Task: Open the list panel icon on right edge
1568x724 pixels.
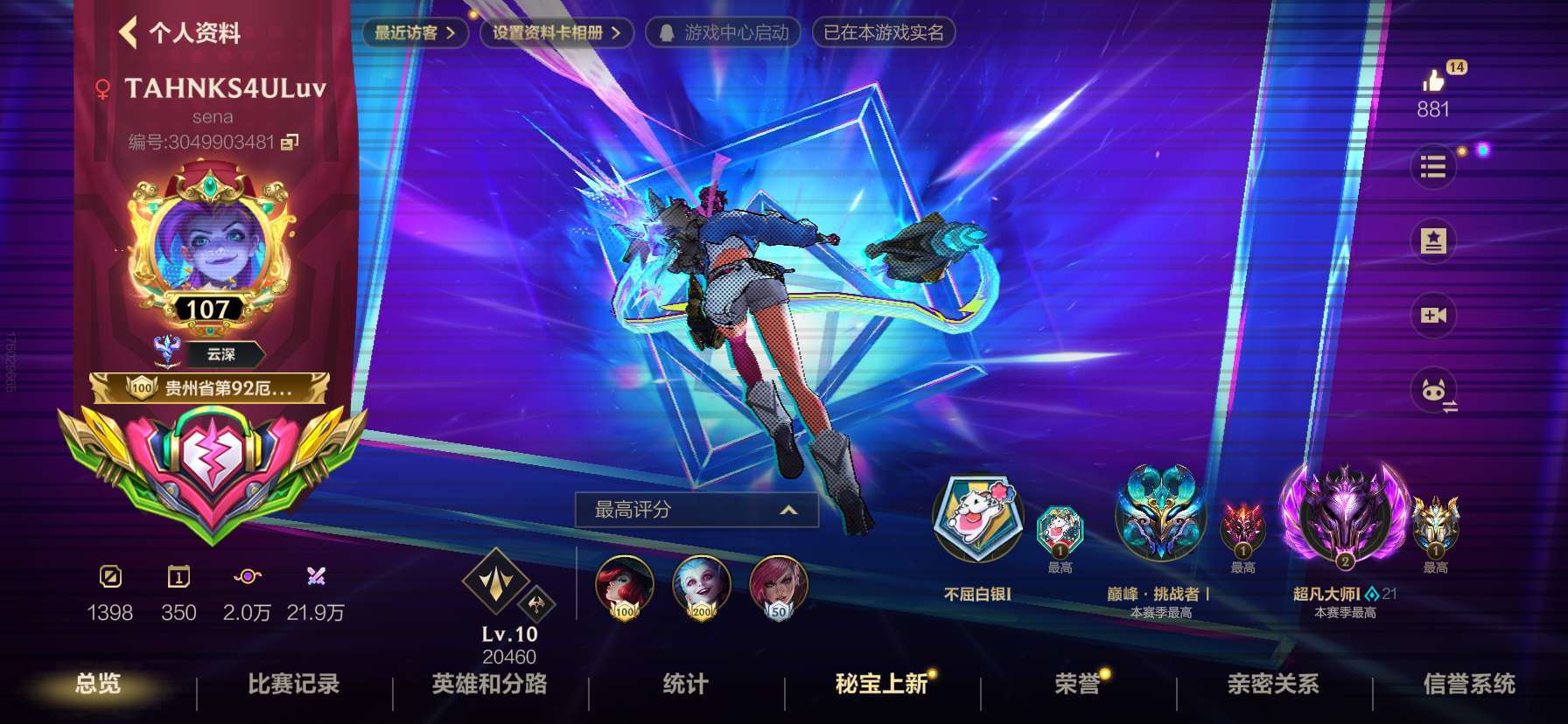Action: [x=1435, y=166]
